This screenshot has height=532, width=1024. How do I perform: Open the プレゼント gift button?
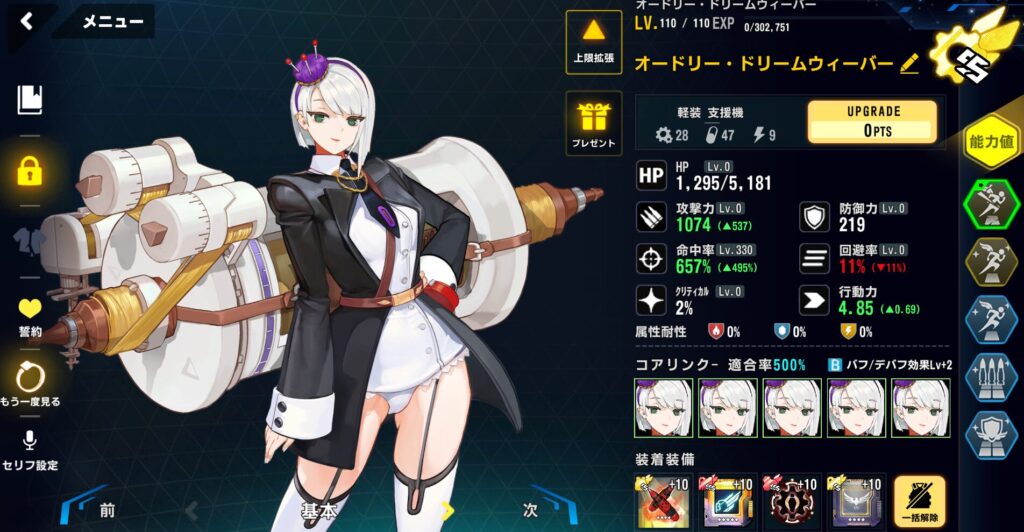(594, 124)
